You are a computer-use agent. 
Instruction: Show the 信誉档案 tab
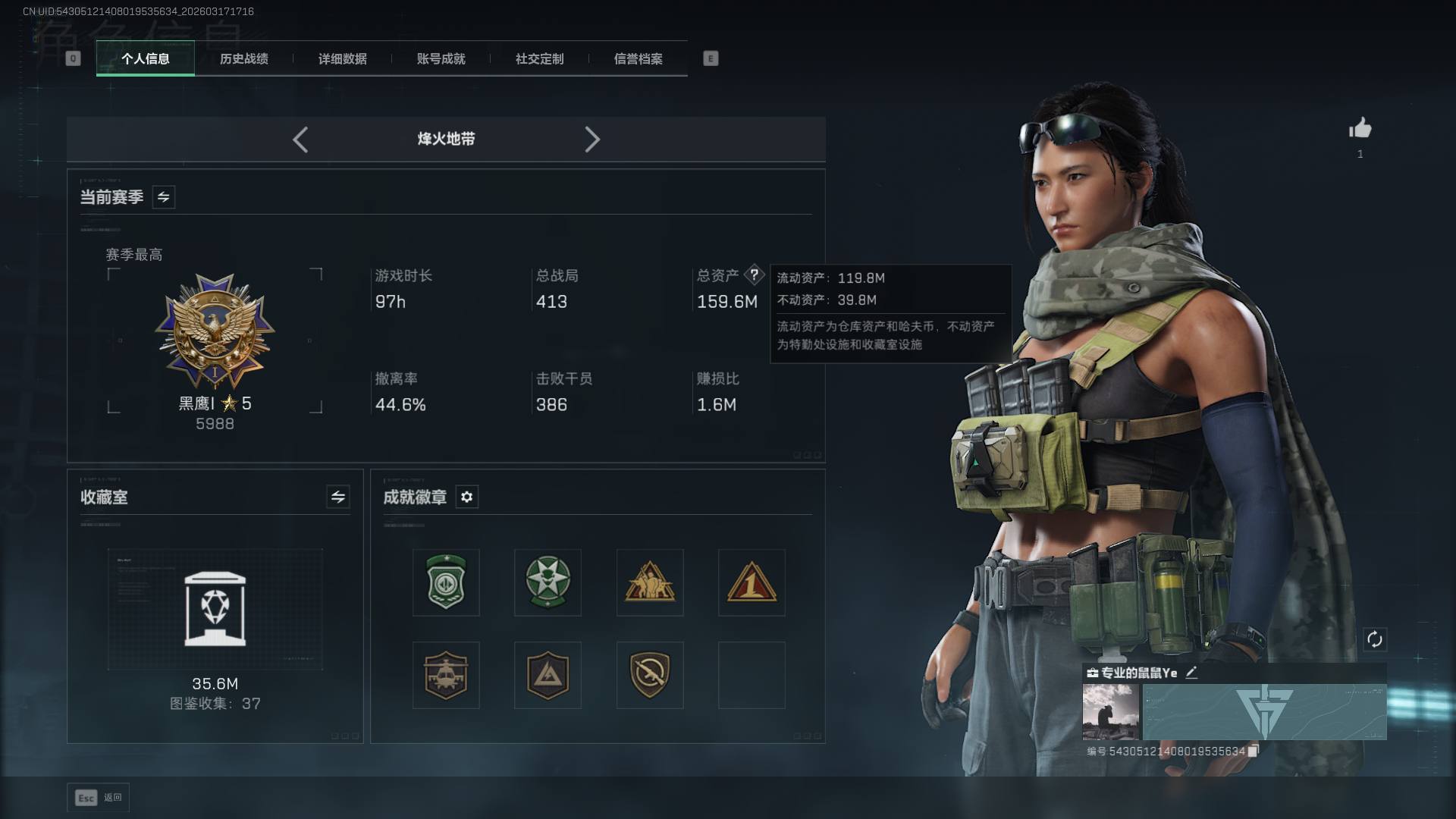click(638, 58)
